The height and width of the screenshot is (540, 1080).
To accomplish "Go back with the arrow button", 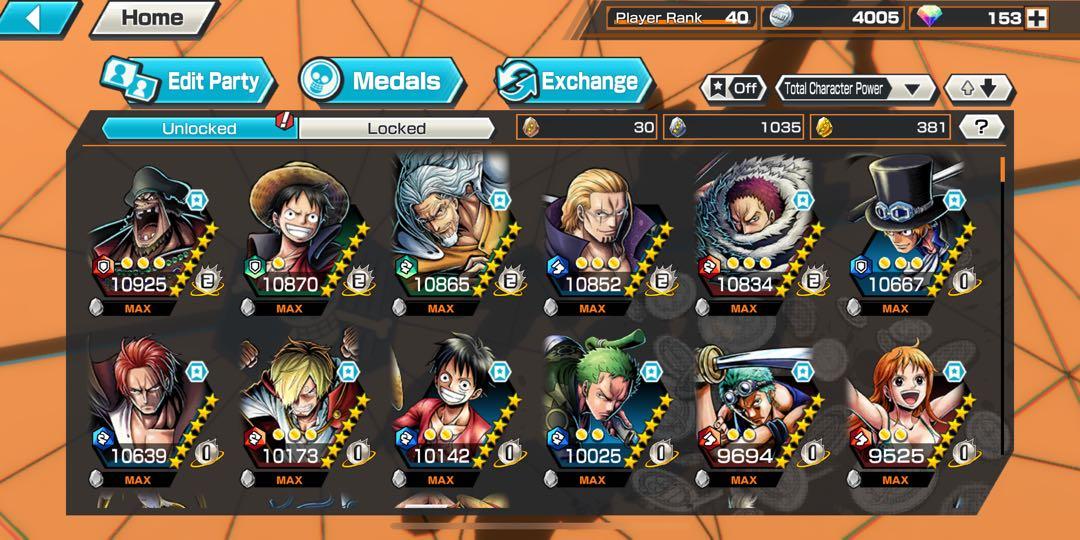I will coord(37,18).
